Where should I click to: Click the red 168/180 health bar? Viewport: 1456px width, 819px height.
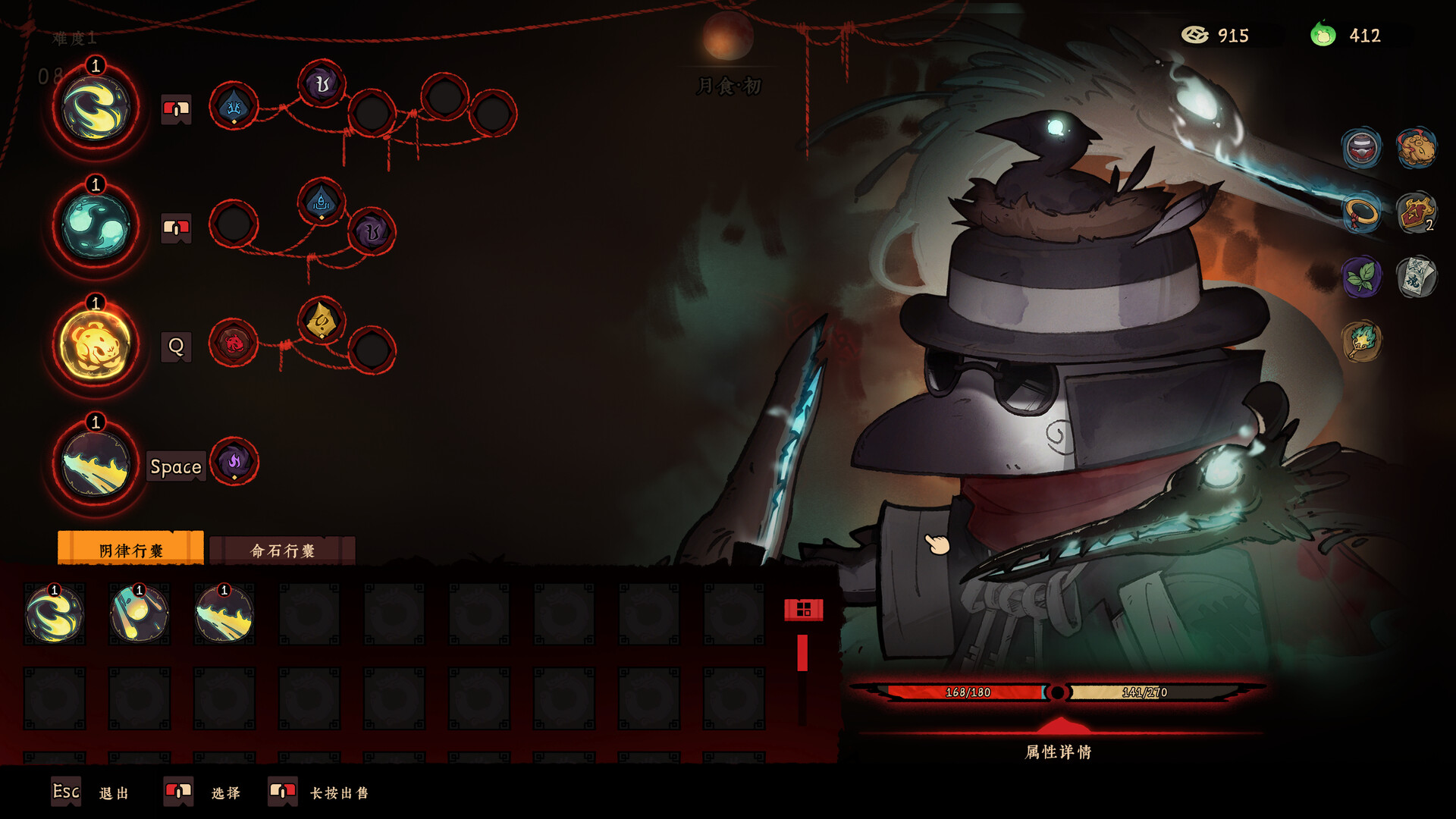pyautogui.click(x=971, y=692)
